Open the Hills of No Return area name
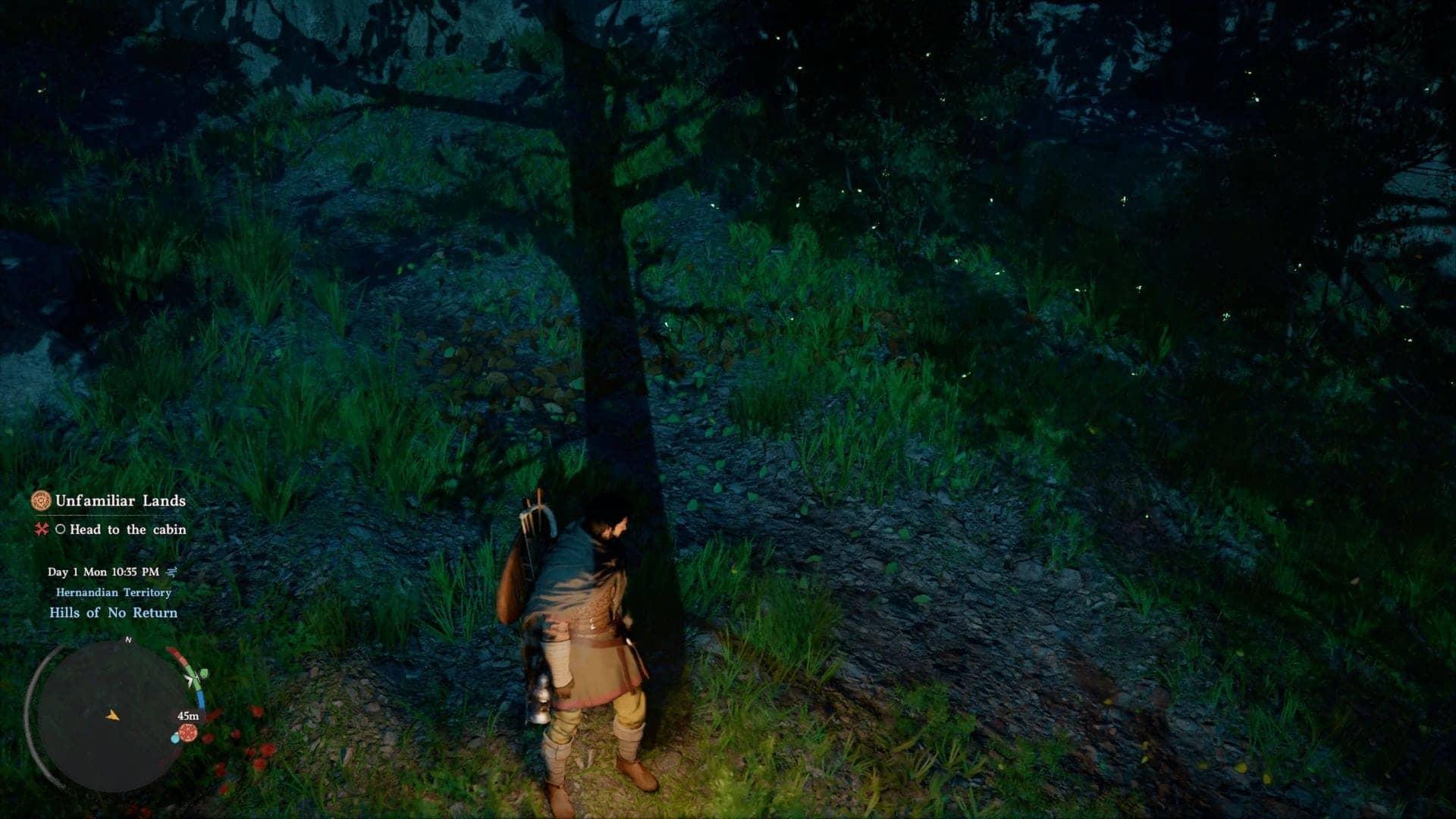 point(113,612)
